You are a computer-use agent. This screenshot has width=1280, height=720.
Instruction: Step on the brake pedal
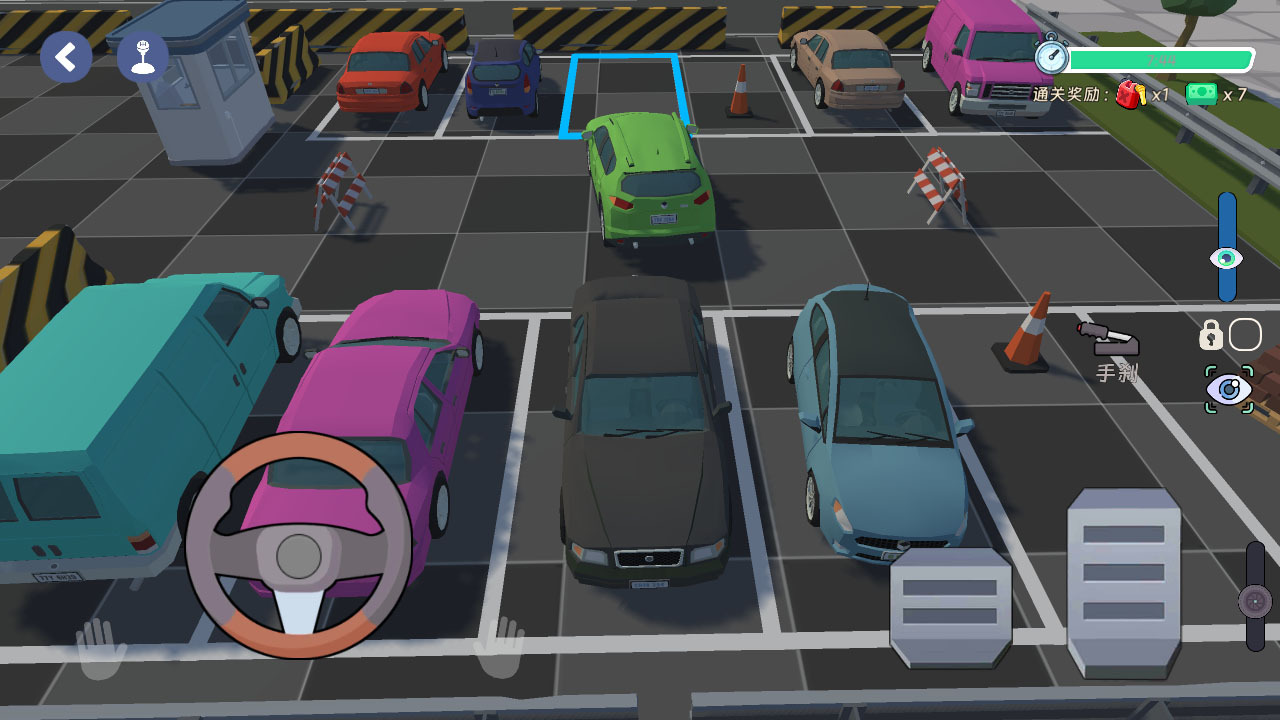point(950,607)
